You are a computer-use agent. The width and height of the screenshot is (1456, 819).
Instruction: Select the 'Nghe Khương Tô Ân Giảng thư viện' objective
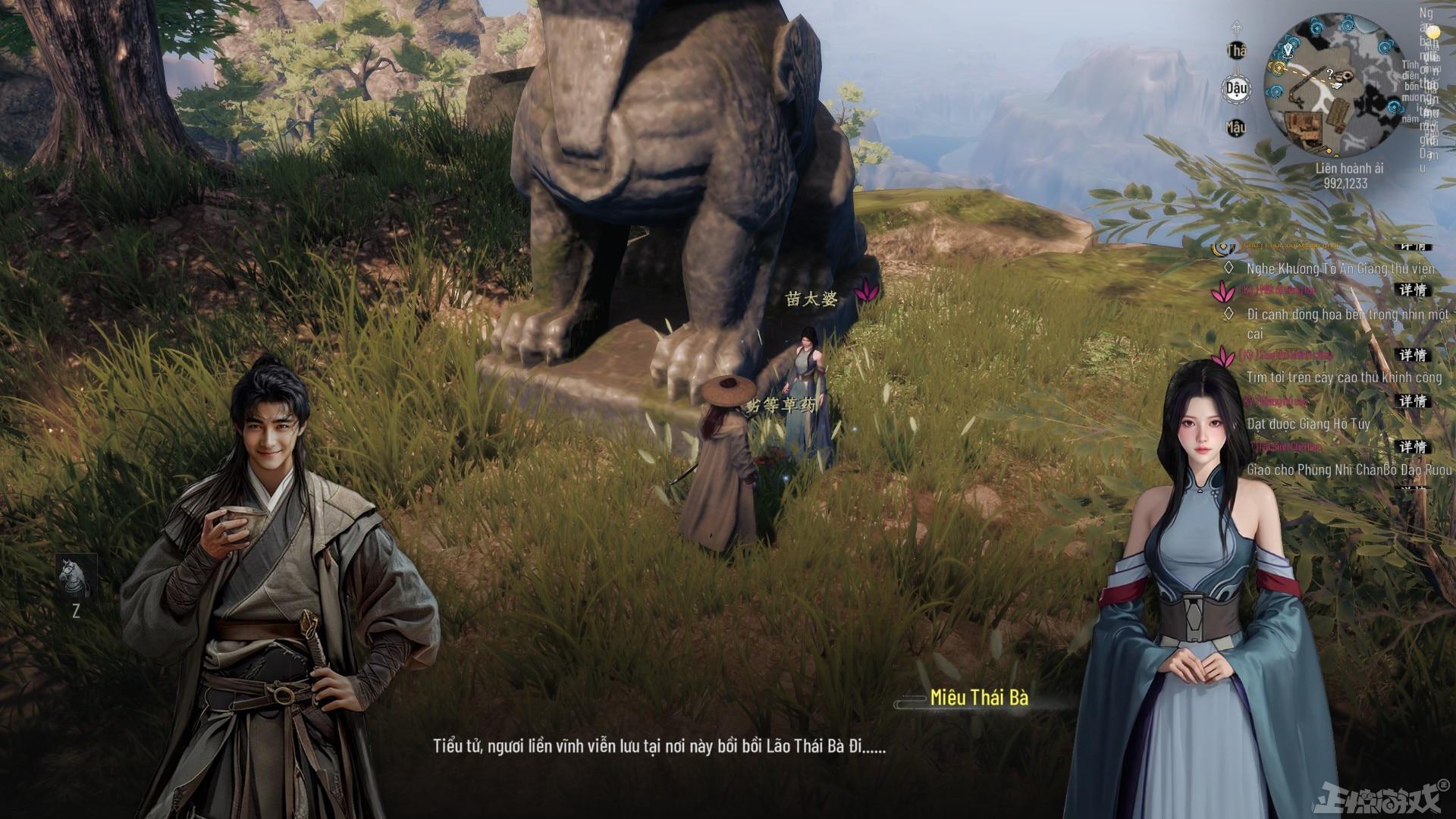tap(1340, 268)
